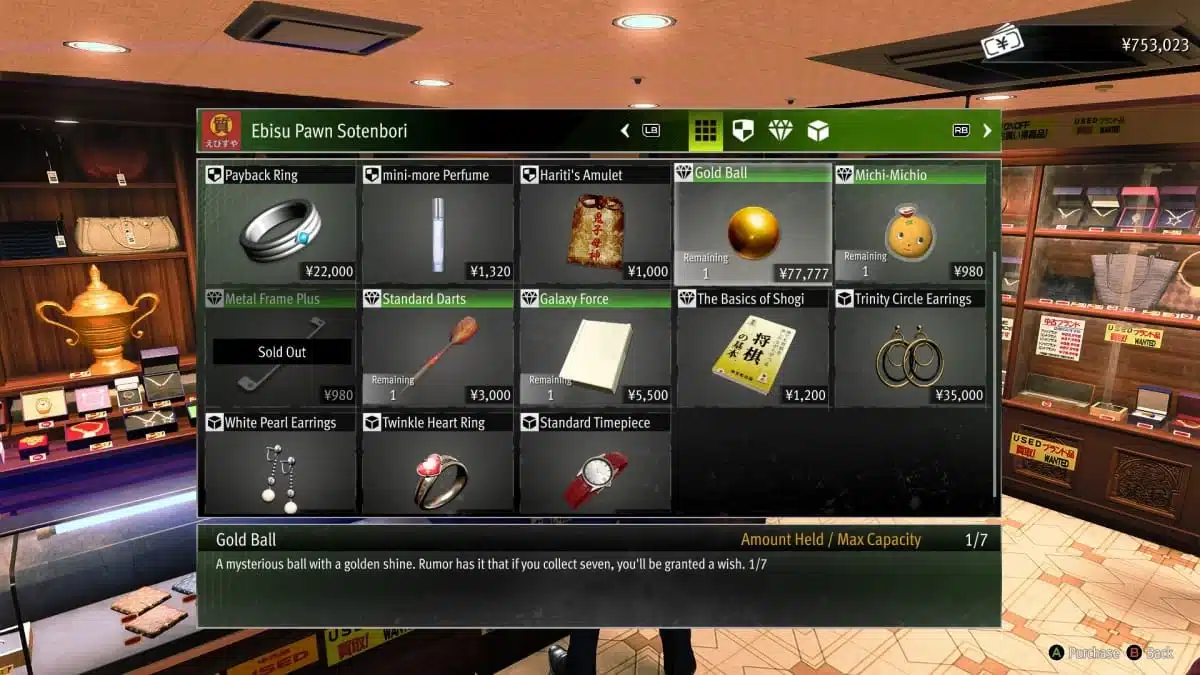Open the cube category tab
Viewport: 1200px width, 675px height.
pos(818,131)
